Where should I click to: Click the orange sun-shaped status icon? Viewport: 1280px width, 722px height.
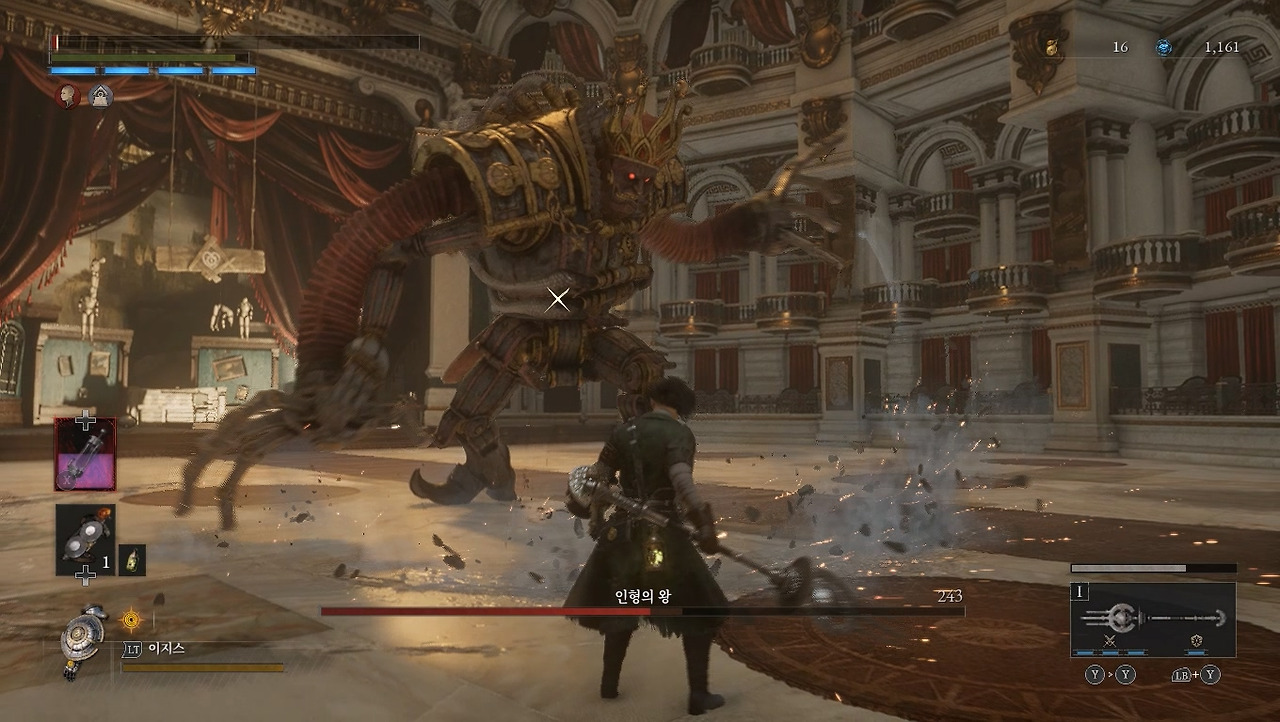pos(131,621)
